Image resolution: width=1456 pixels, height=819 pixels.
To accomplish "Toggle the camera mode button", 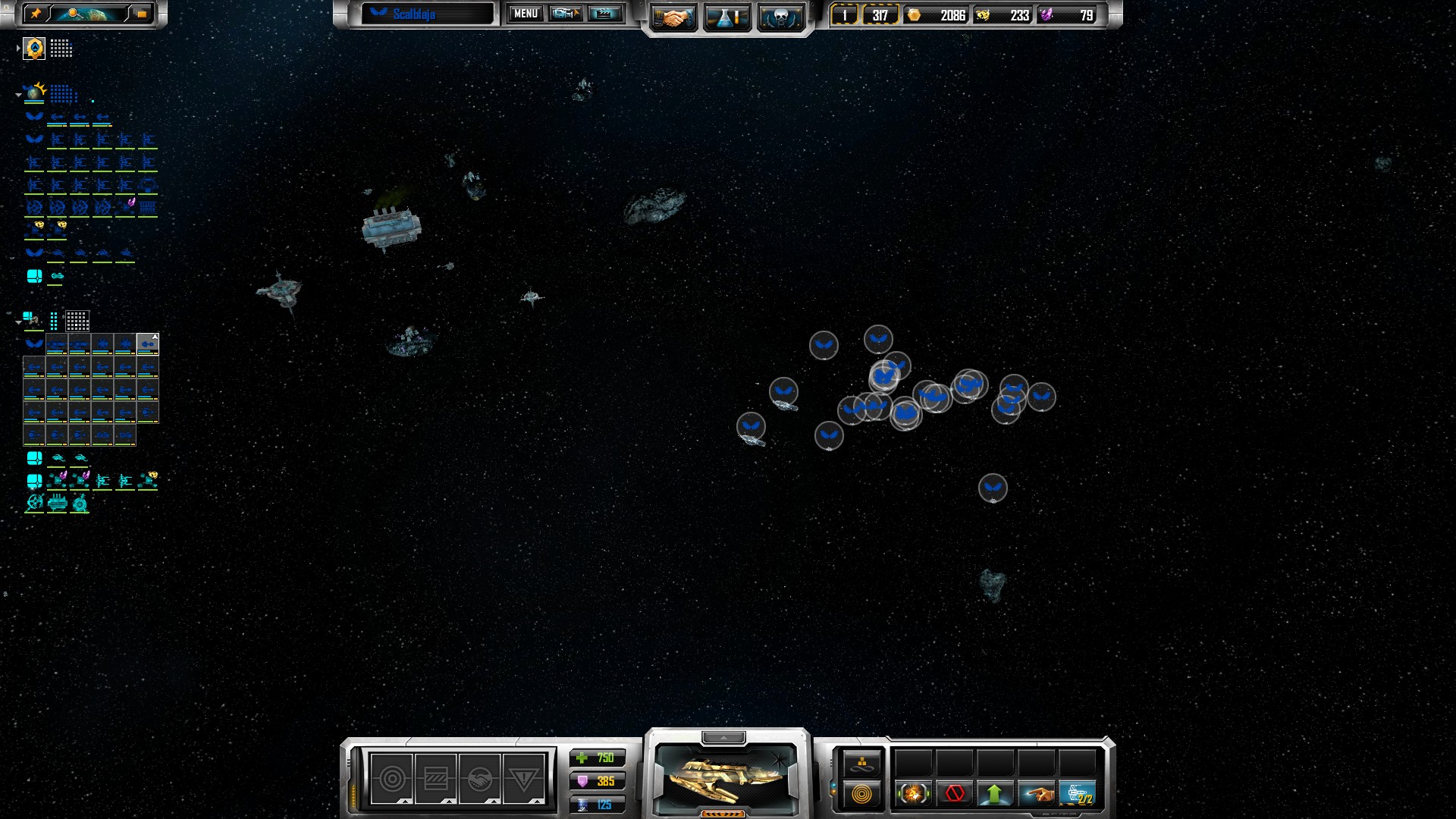I will click(x=566, y=14).
